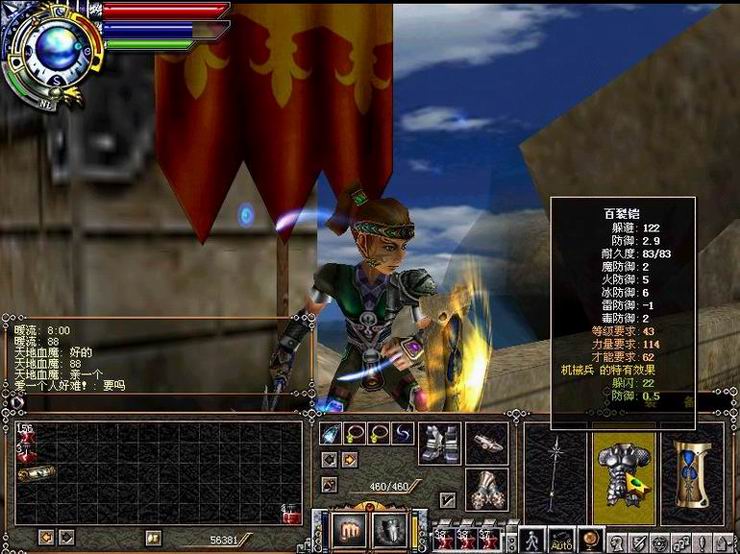The height and width of the screenshot is (554, 740).
Task: Click the red potion in bottom-right inventory slot
Action: pos(292,513)
